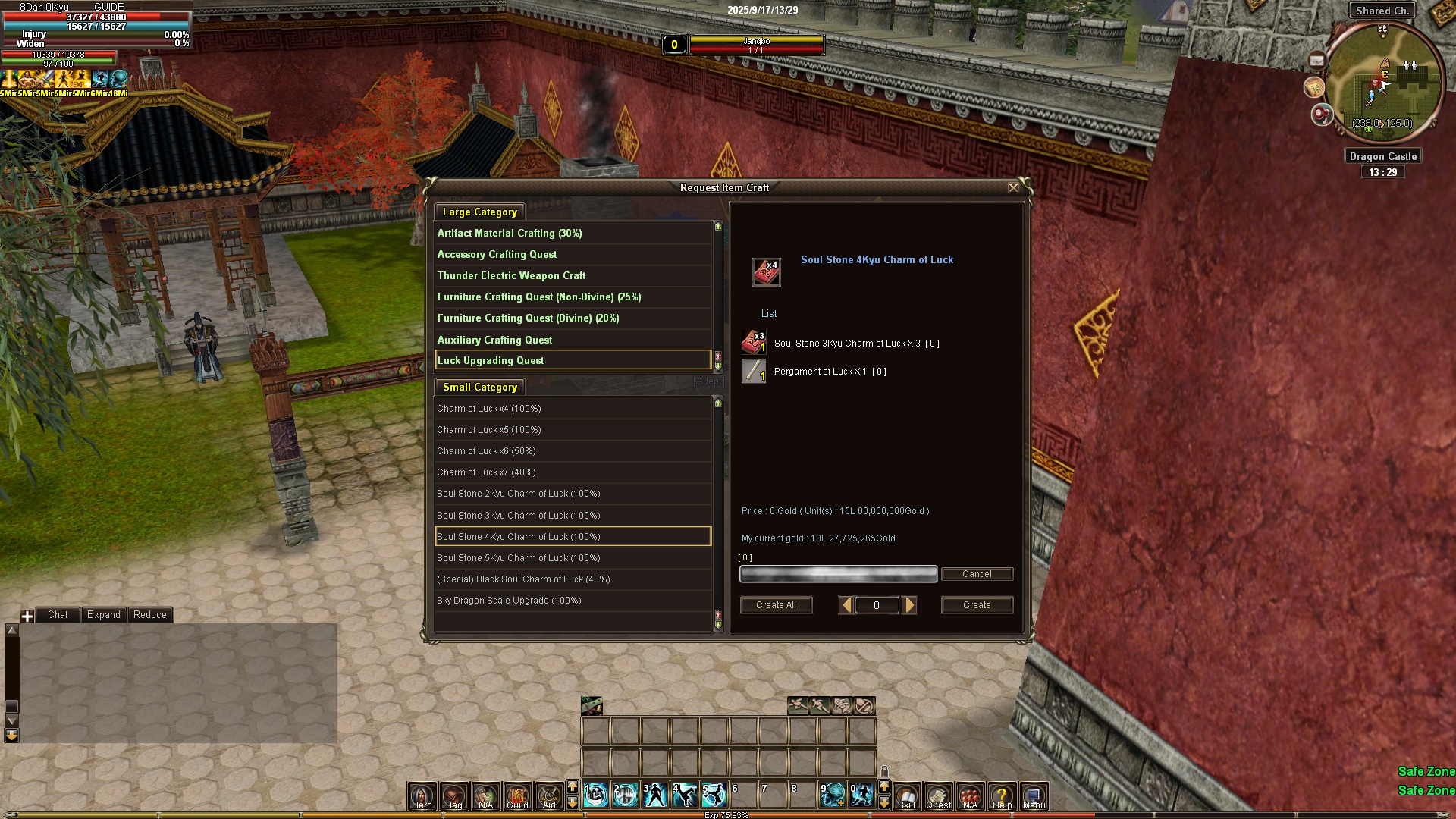Open the Bag from bottom bar
The width and height of the screenshot is (1456, 819).
[x=453, y=796]
